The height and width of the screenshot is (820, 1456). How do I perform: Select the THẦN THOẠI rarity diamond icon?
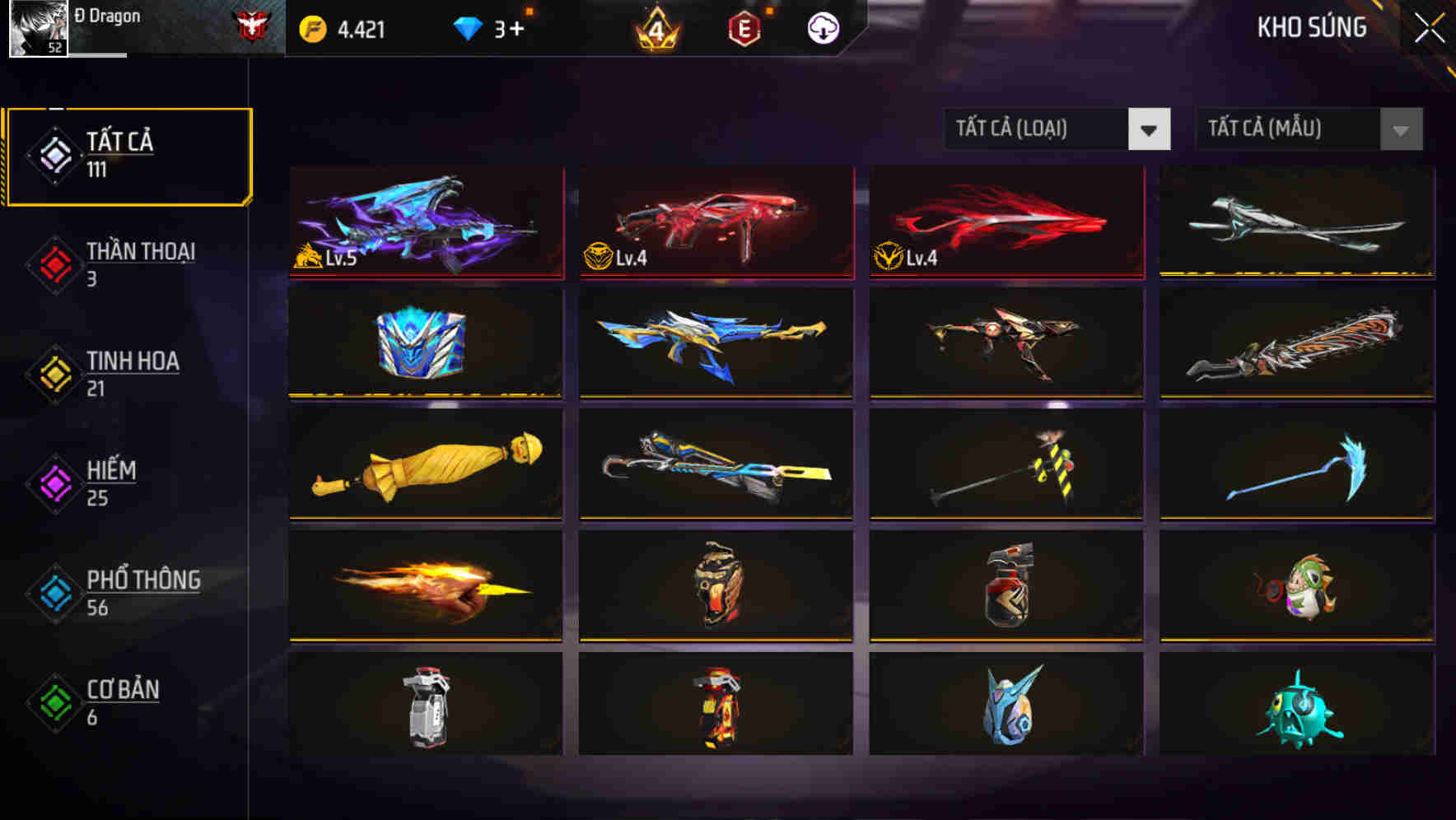(54, 263)
